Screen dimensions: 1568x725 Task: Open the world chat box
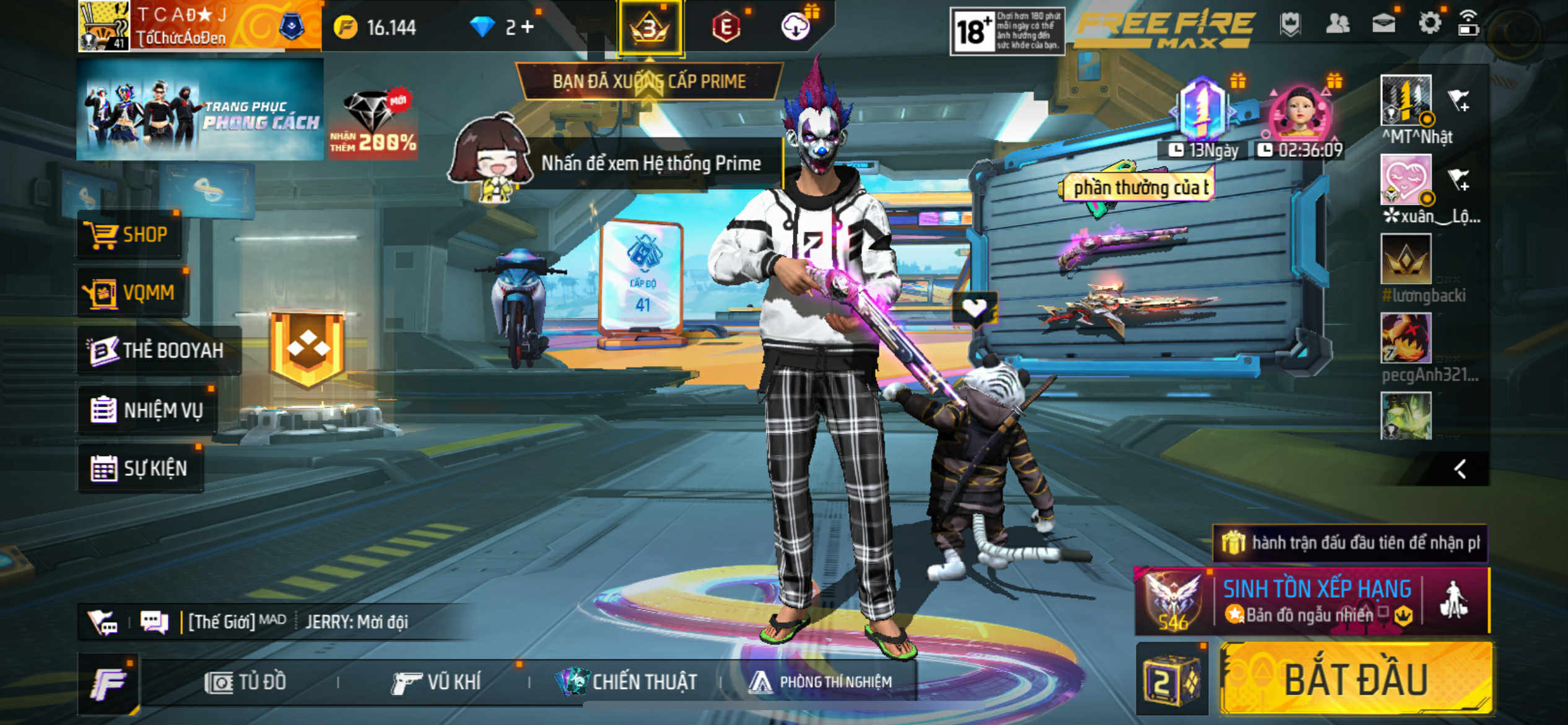pos(297,622)
